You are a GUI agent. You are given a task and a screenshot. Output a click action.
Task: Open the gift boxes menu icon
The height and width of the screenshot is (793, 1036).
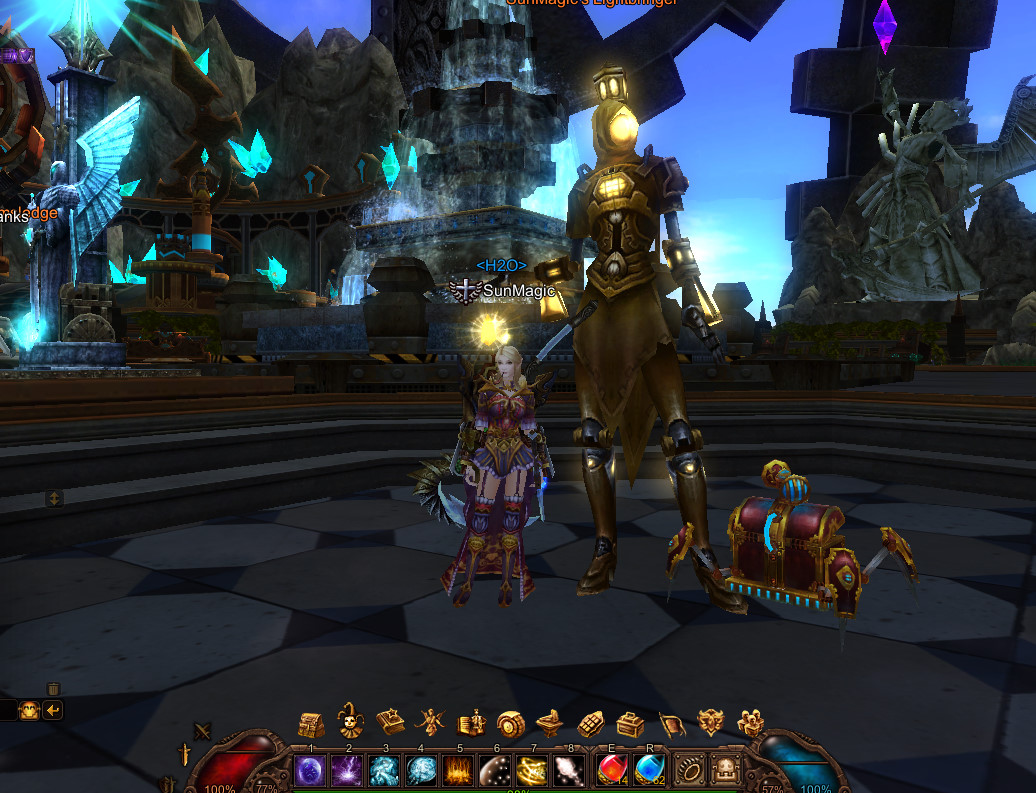tap(750, 722)
